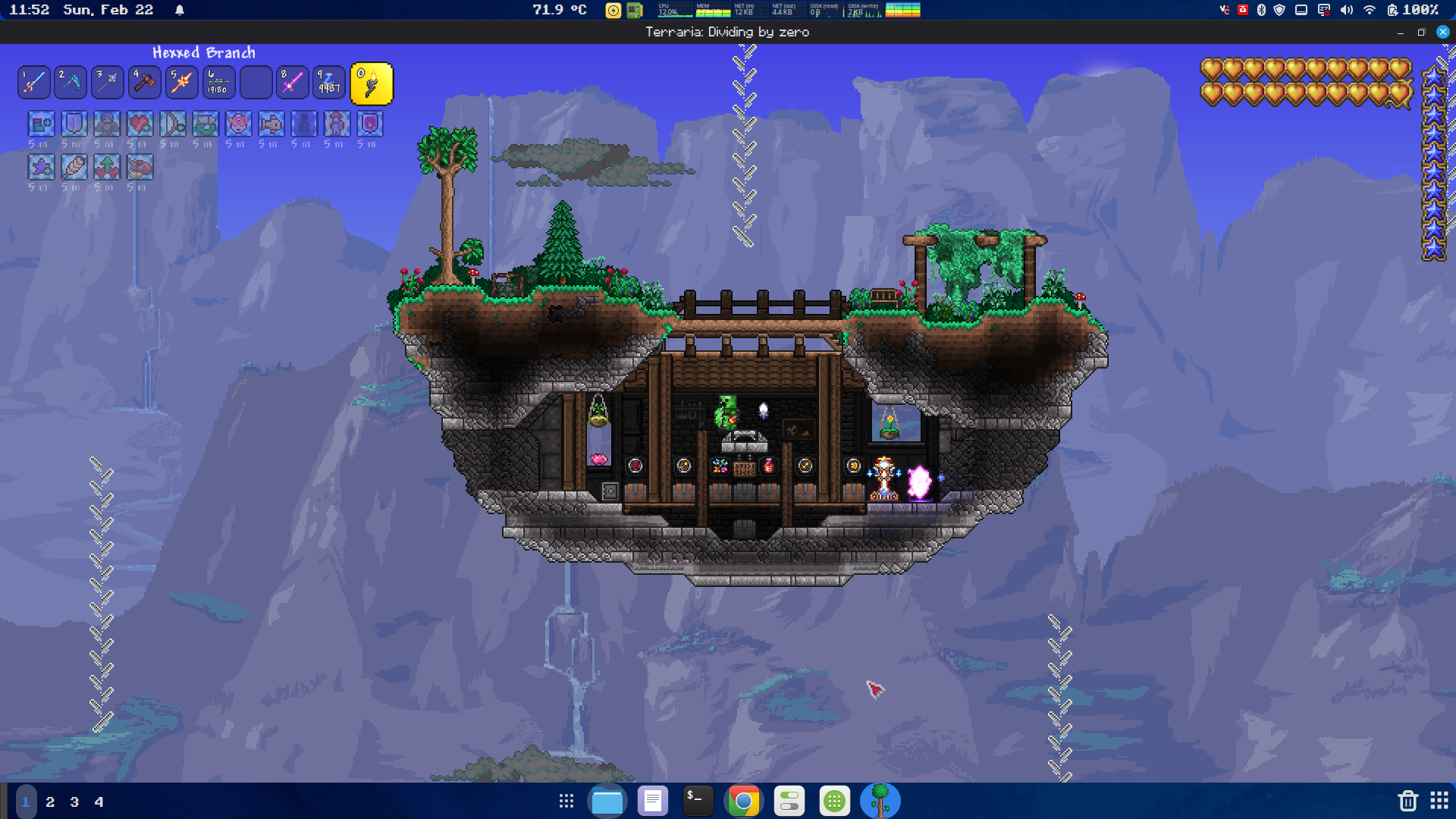
Task: Select the highlighted Hexxed Branch slot
Action: click(x=372, y=83)
